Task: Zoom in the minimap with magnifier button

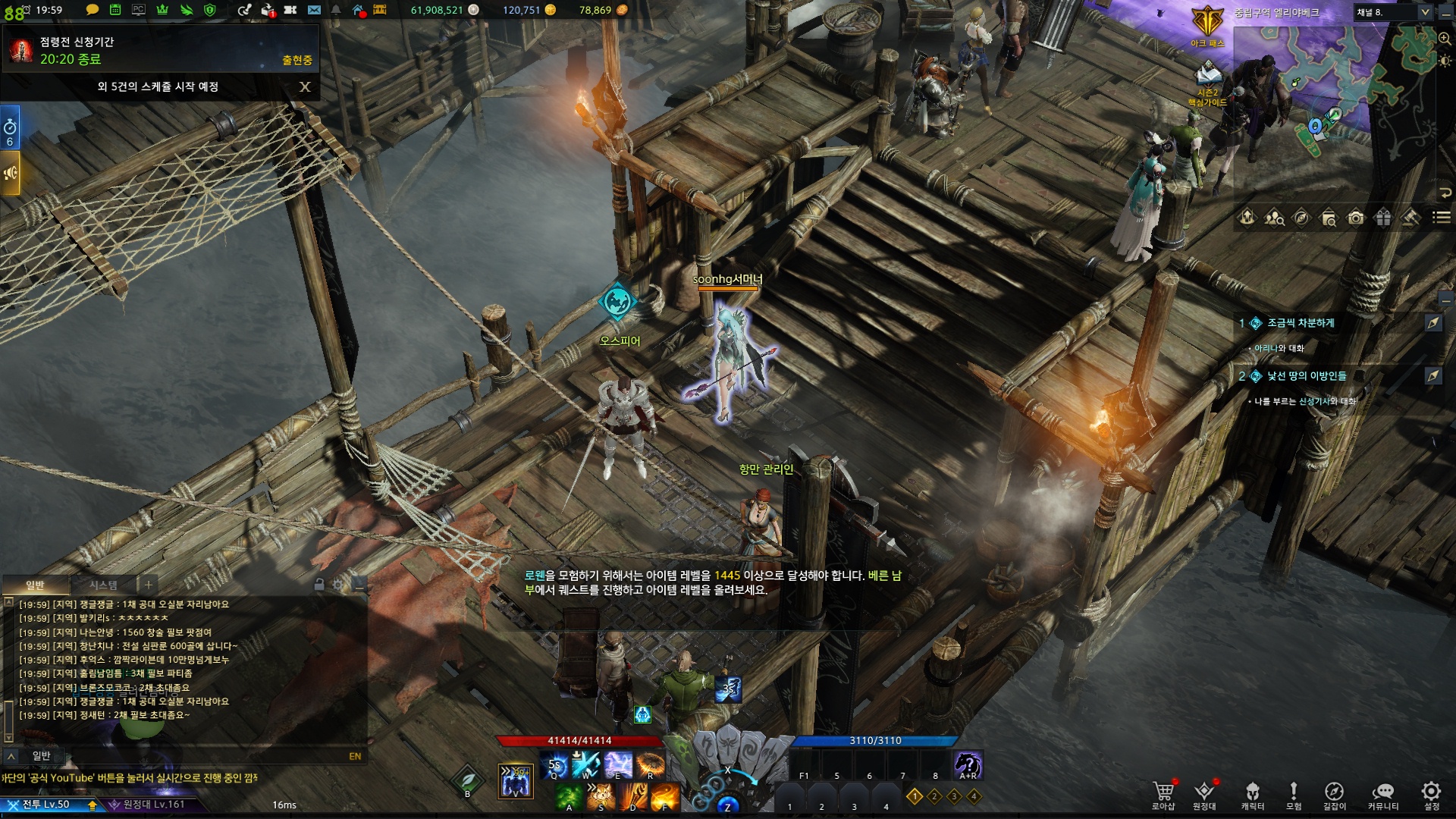Action: 1445,38
